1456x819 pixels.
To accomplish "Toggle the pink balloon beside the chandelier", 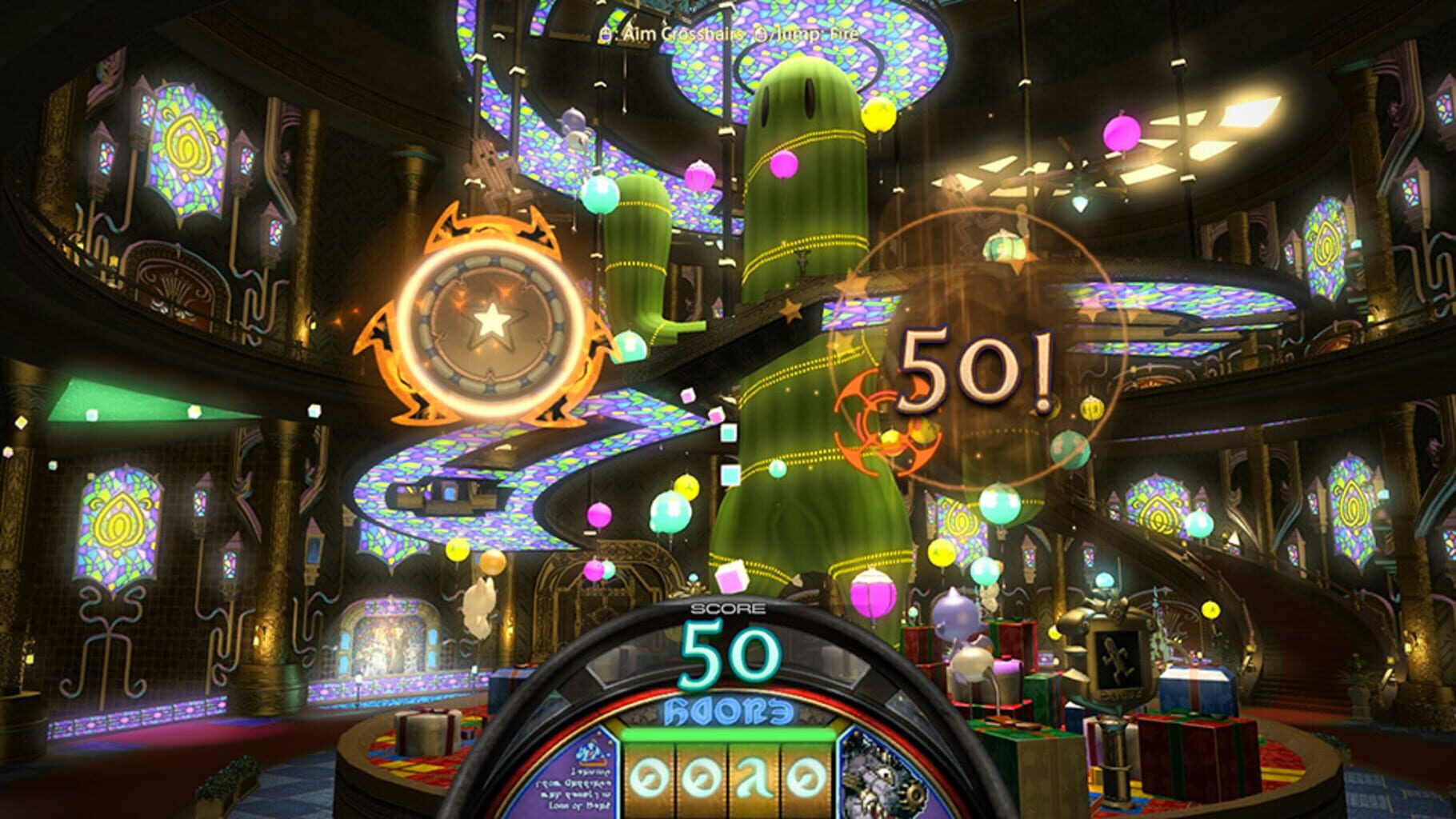I will tap(1122, 133).
